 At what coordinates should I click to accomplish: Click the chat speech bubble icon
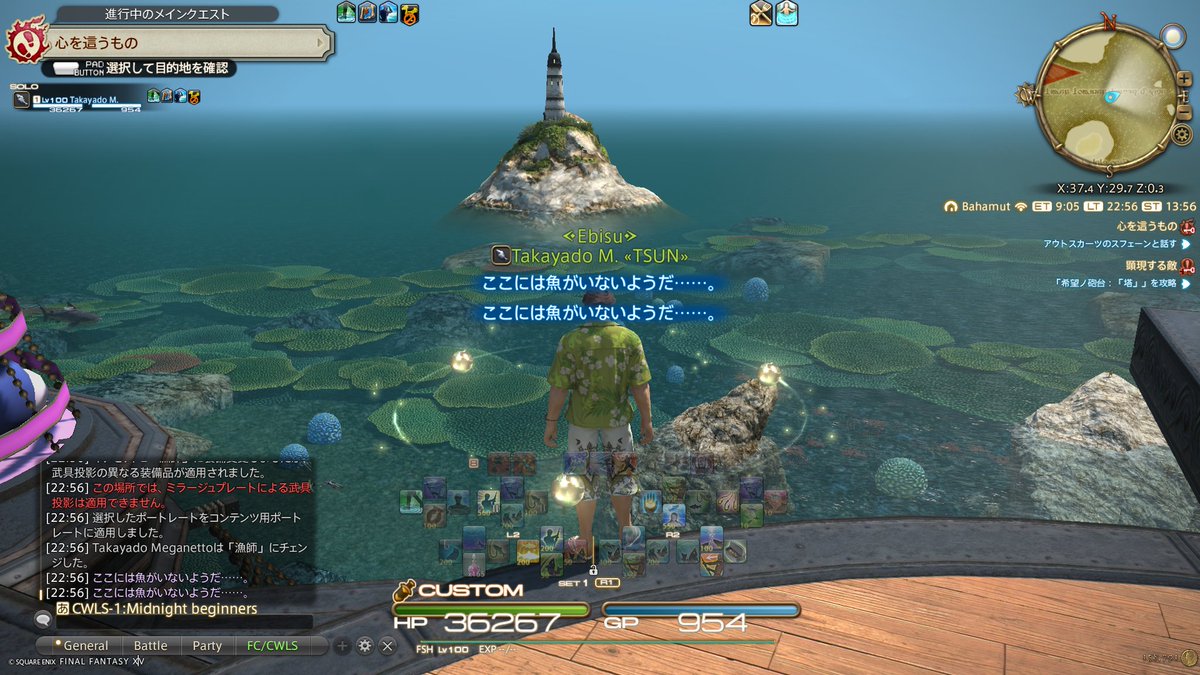42,620
